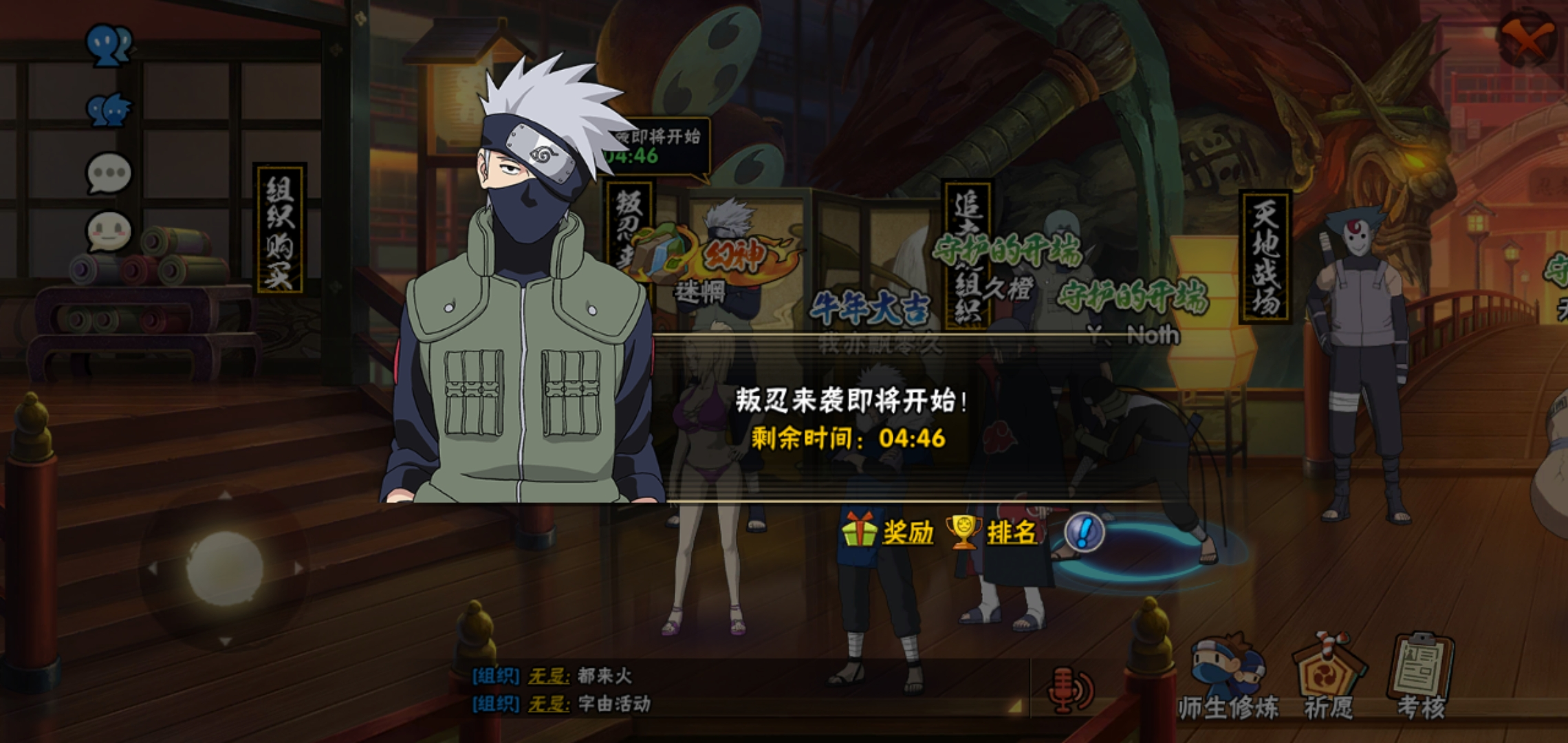This screenshot has height=743, width=1568.
Task: Open the blue group team icon
Action: coord(108,109)
